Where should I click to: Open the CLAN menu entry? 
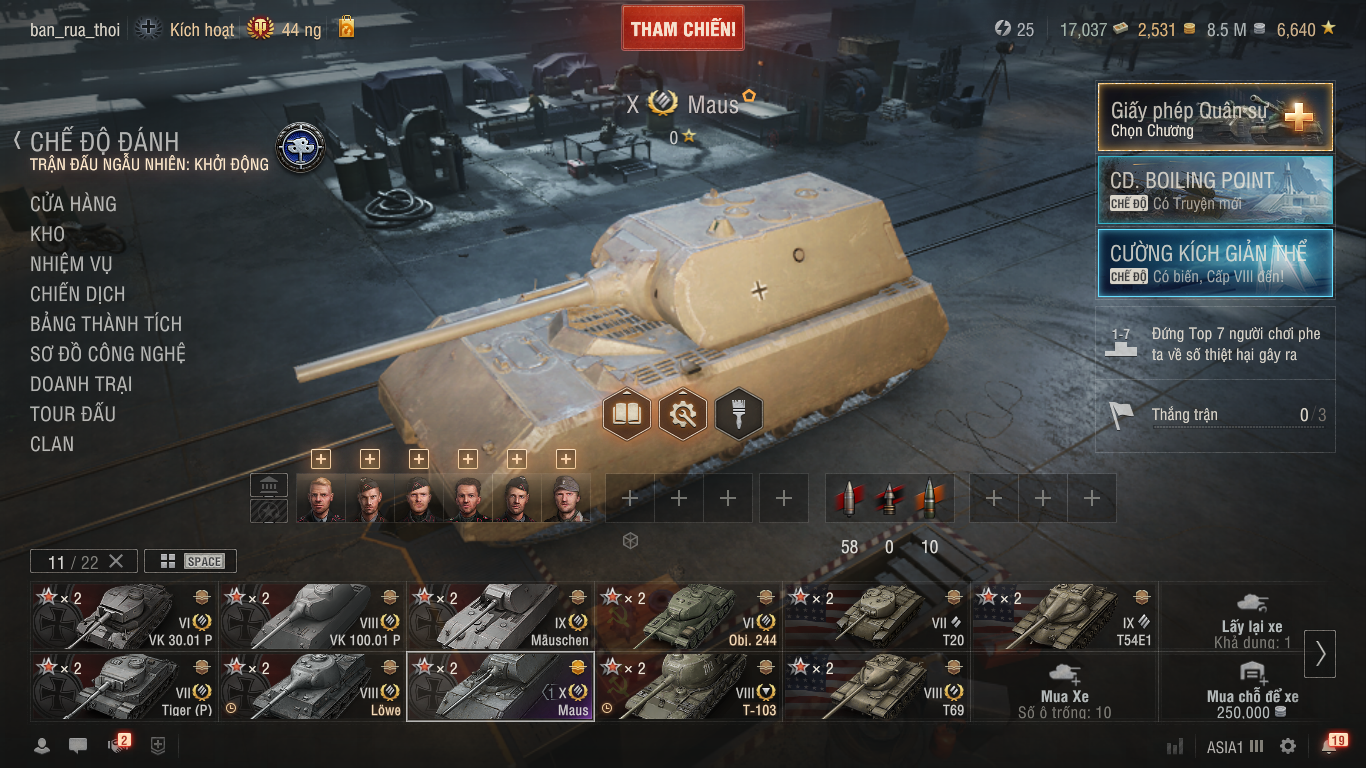(52, 444)
